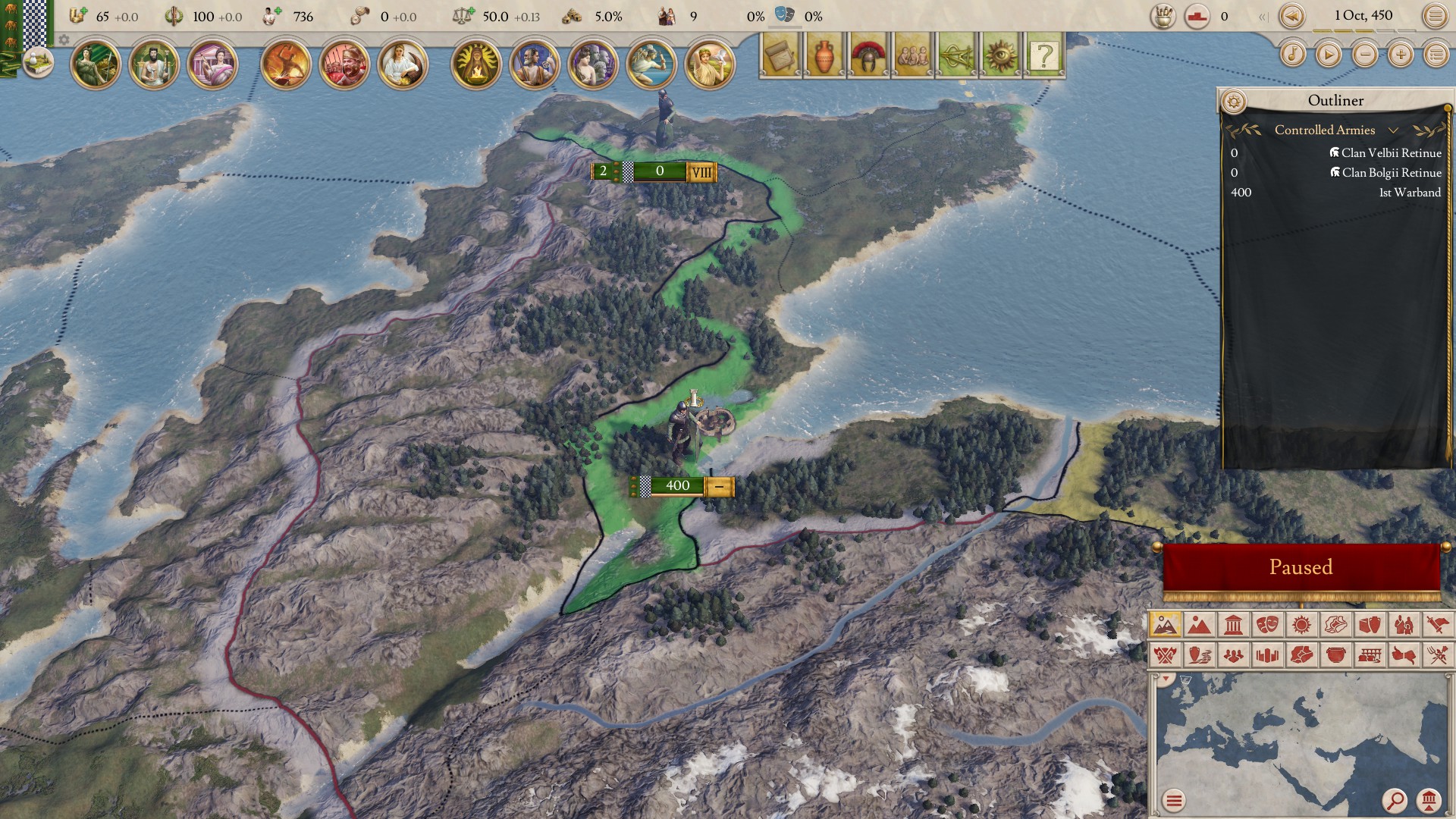Click VIII on the northern army banner
1456x819 pixels.
click(701, 171)
